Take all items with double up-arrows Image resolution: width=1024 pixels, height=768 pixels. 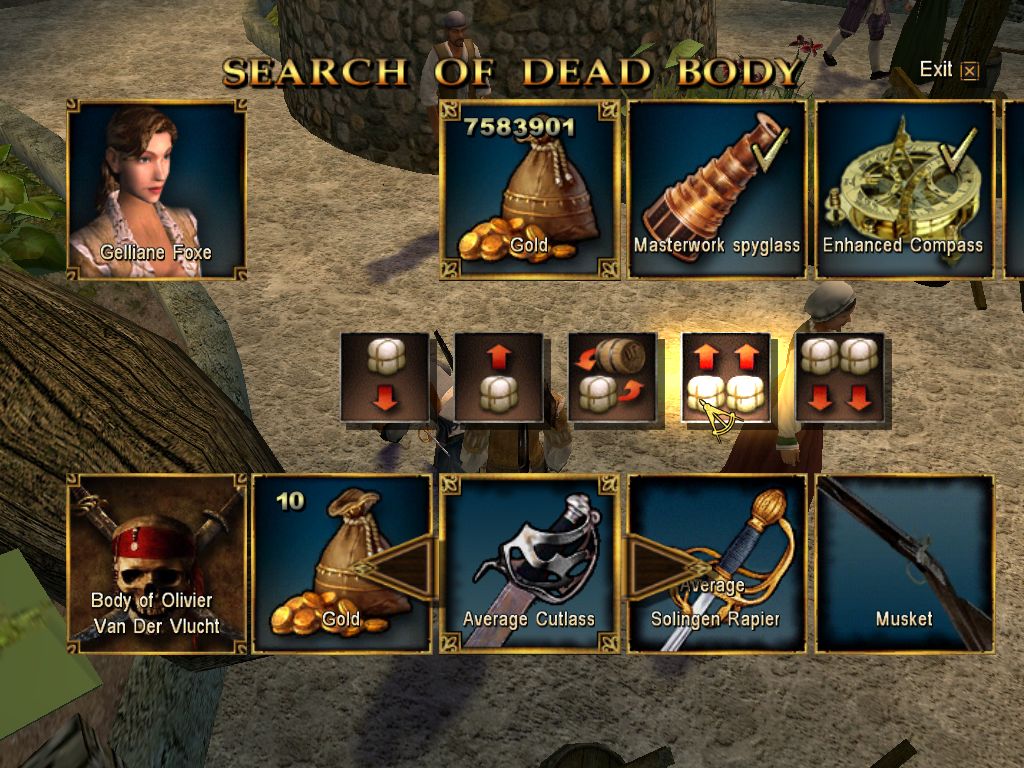(726, 377)
